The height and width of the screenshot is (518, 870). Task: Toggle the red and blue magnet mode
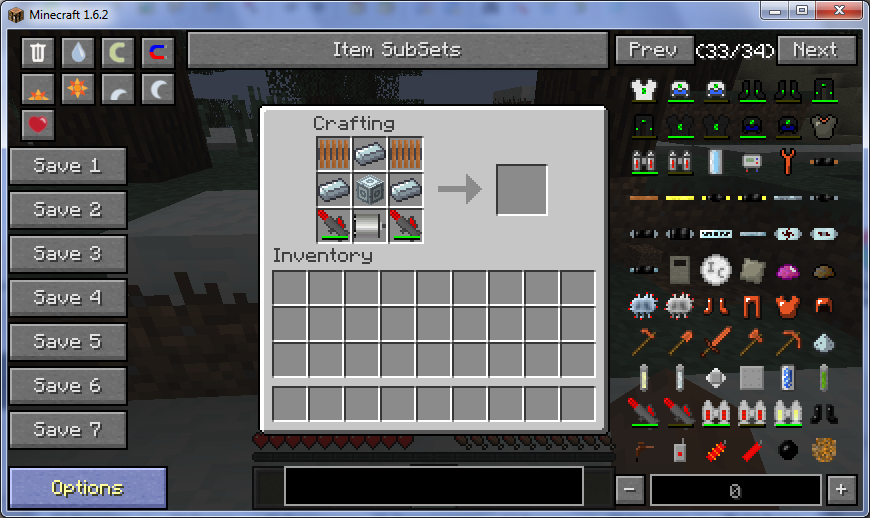[157, 53]
